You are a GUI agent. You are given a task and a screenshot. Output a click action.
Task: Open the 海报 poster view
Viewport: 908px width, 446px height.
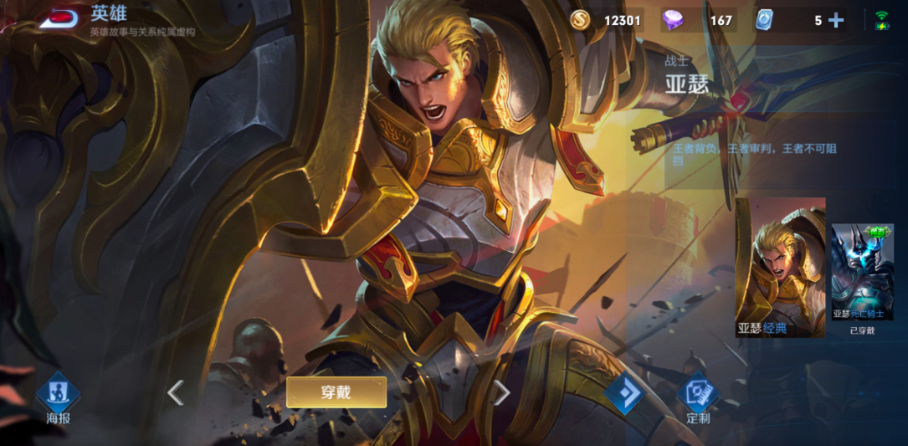(x=58, y=398)
